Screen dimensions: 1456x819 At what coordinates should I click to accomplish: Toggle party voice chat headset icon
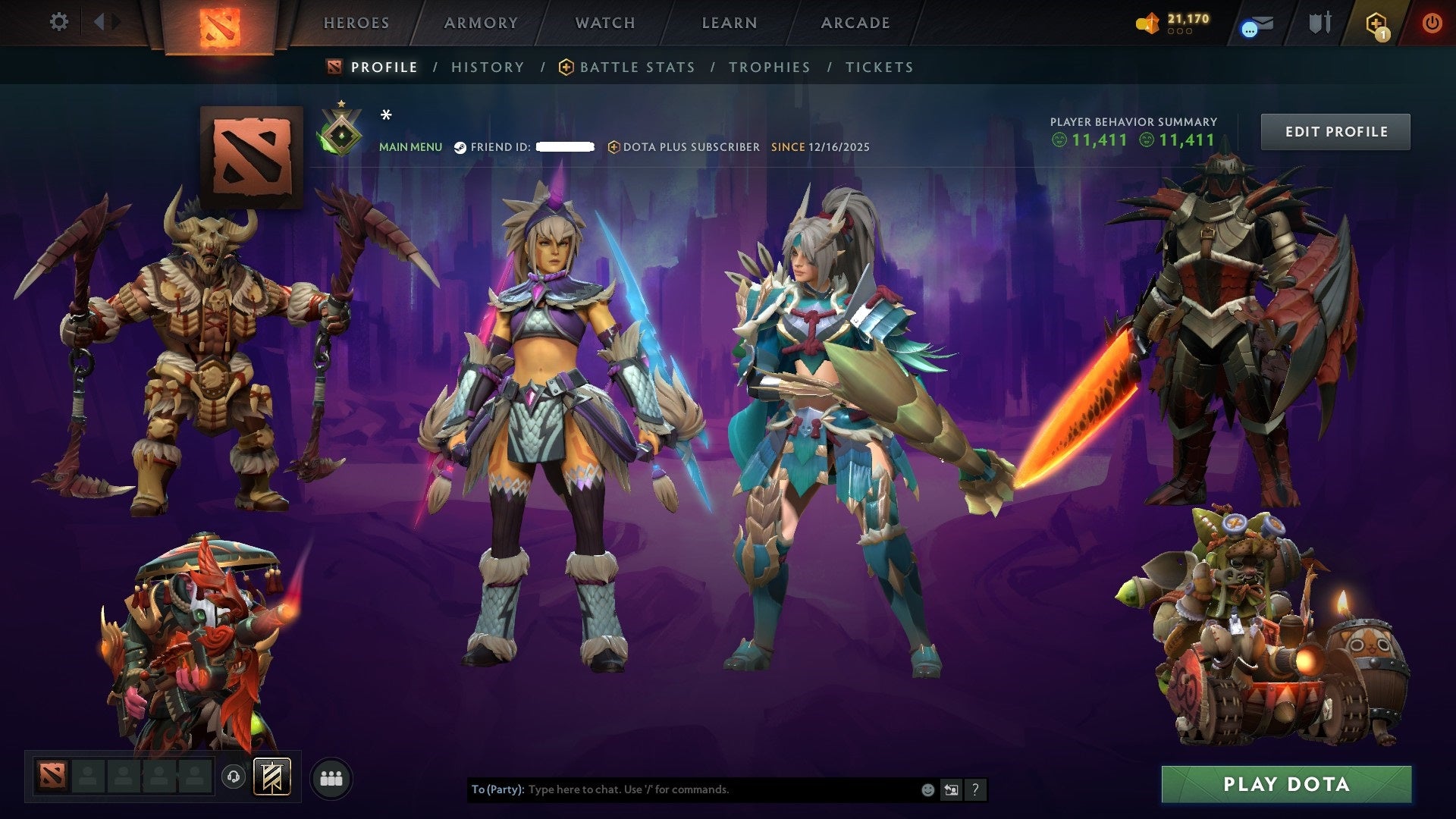(x=234, y=777)
